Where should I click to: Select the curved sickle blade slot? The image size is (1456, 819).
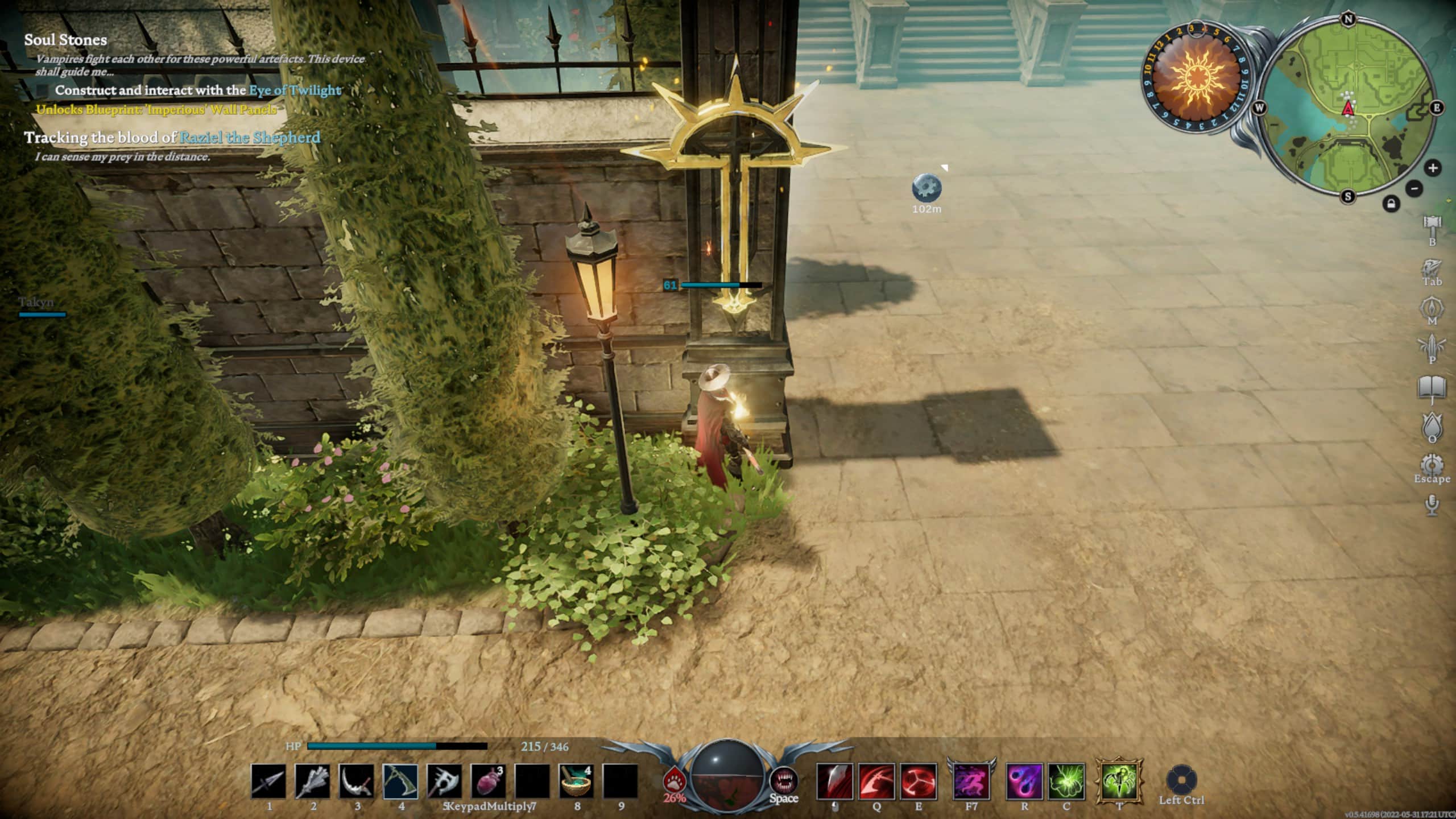click(357, 781)
